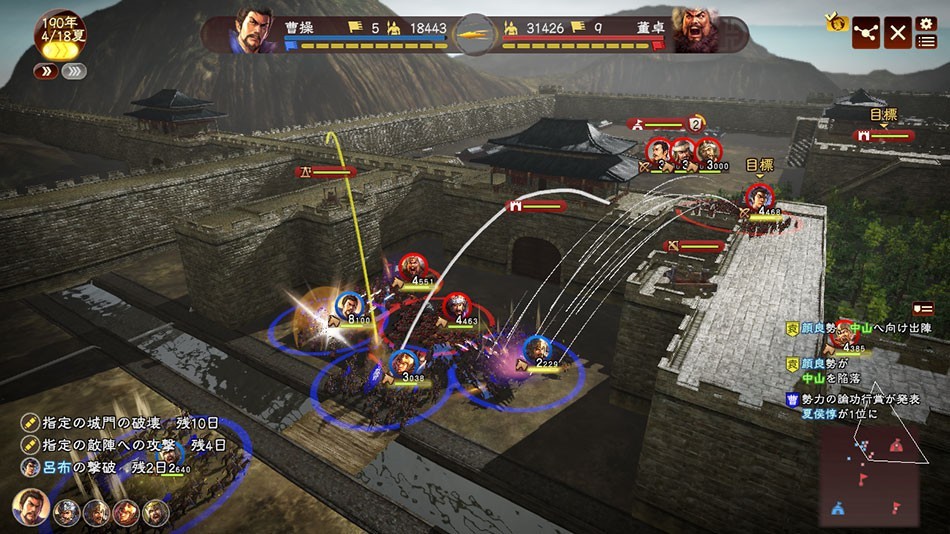Image resolution: width=950 pixels, height=534 pixels.
Task: Switch to triple-arrow fast-forward speed
Action: (x=74, y=71)
